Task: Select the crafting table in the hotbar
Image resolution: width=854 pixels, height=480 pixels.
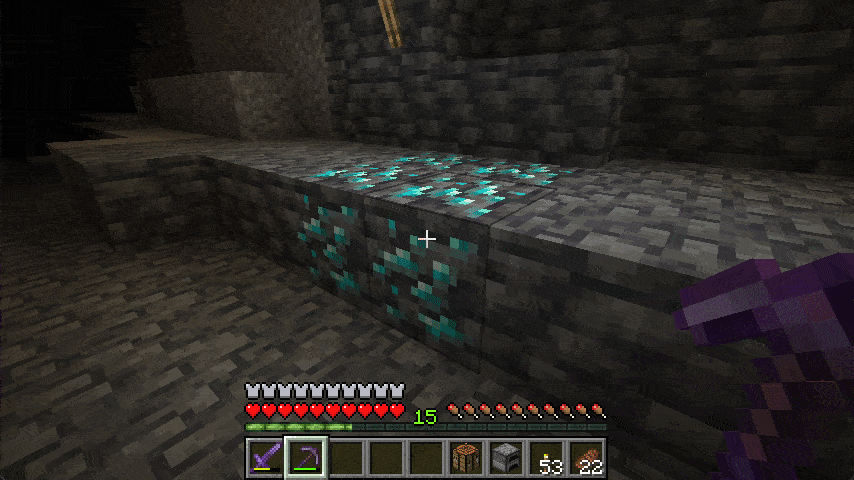Action: pos(465,459)
